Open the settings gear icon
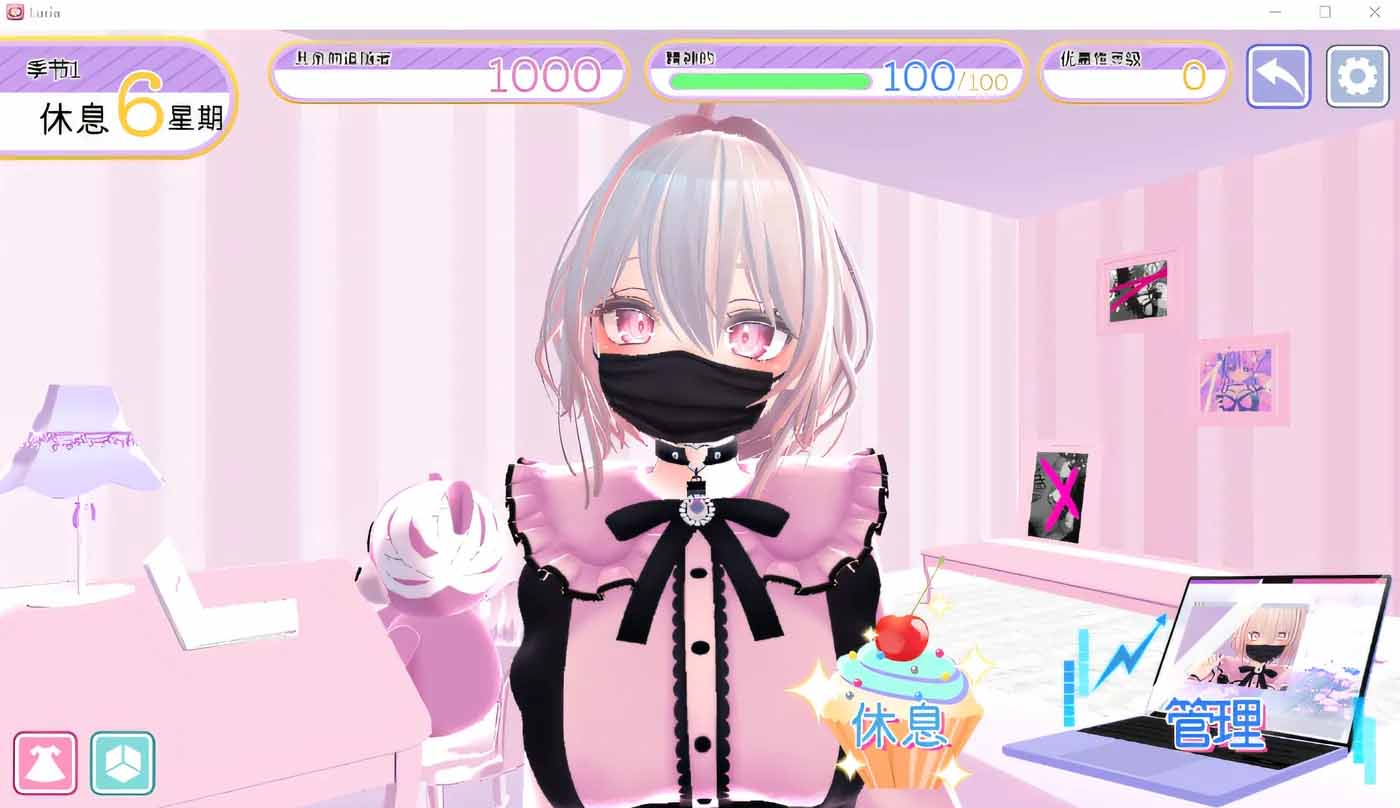The width and height of the screenshot is (1400, 808). coord(1357,76)
